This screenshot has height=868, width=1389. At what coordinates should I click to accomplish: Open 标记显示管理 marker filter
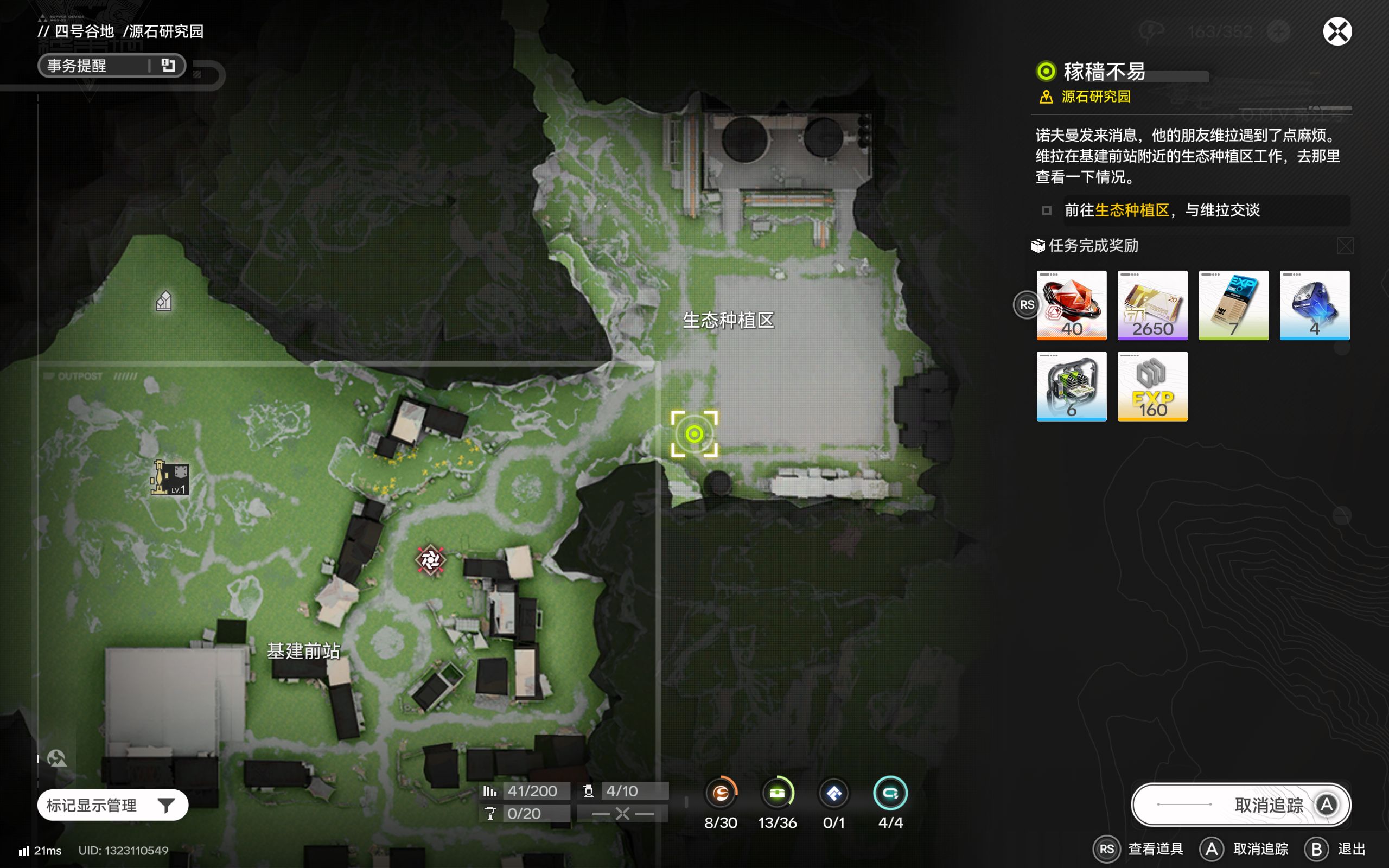coord(112,805)
